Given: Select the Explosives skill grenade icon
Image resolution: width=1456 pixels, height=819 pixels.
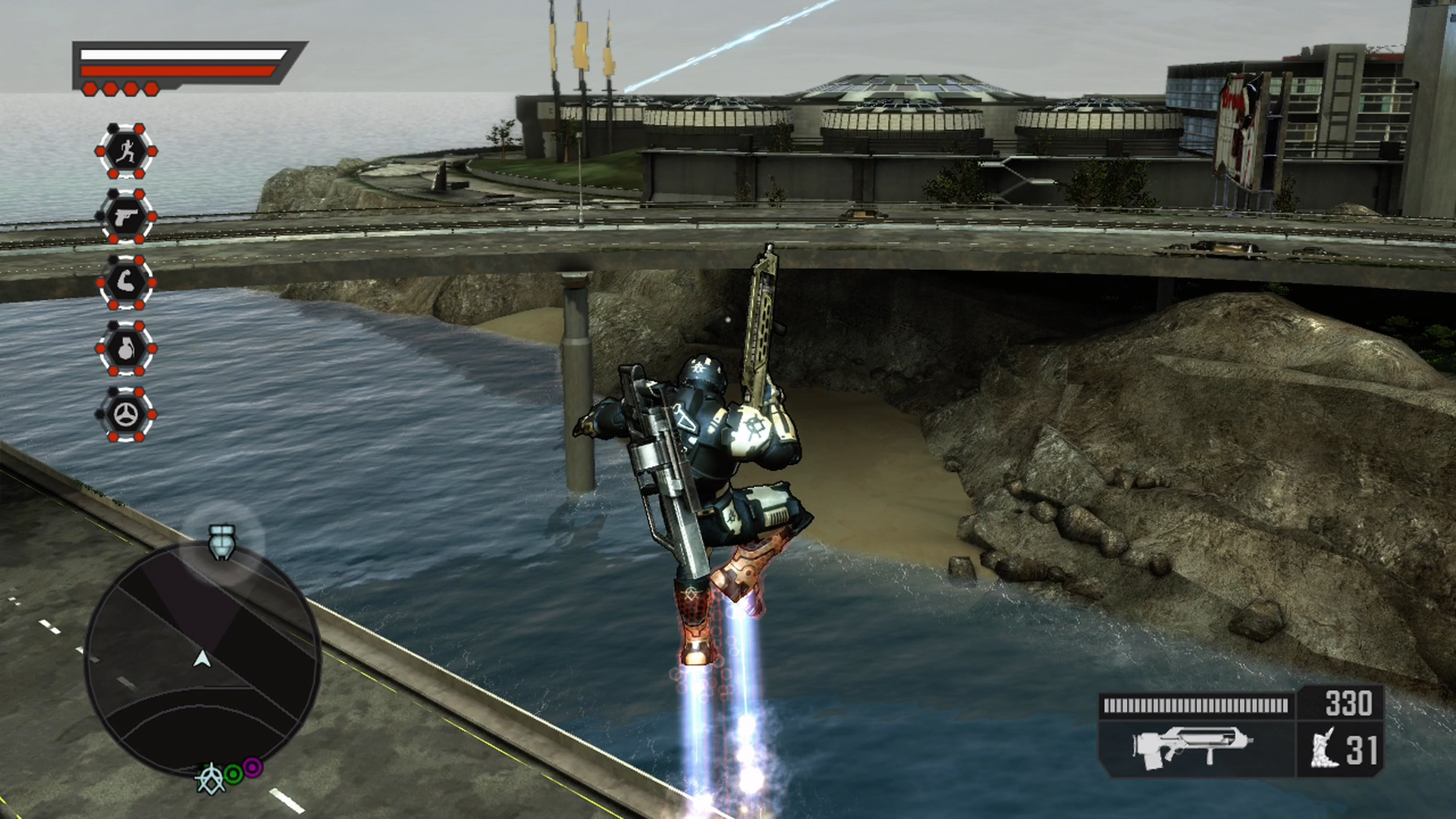Looking at the screenshot, I should [x=127, y=349].
